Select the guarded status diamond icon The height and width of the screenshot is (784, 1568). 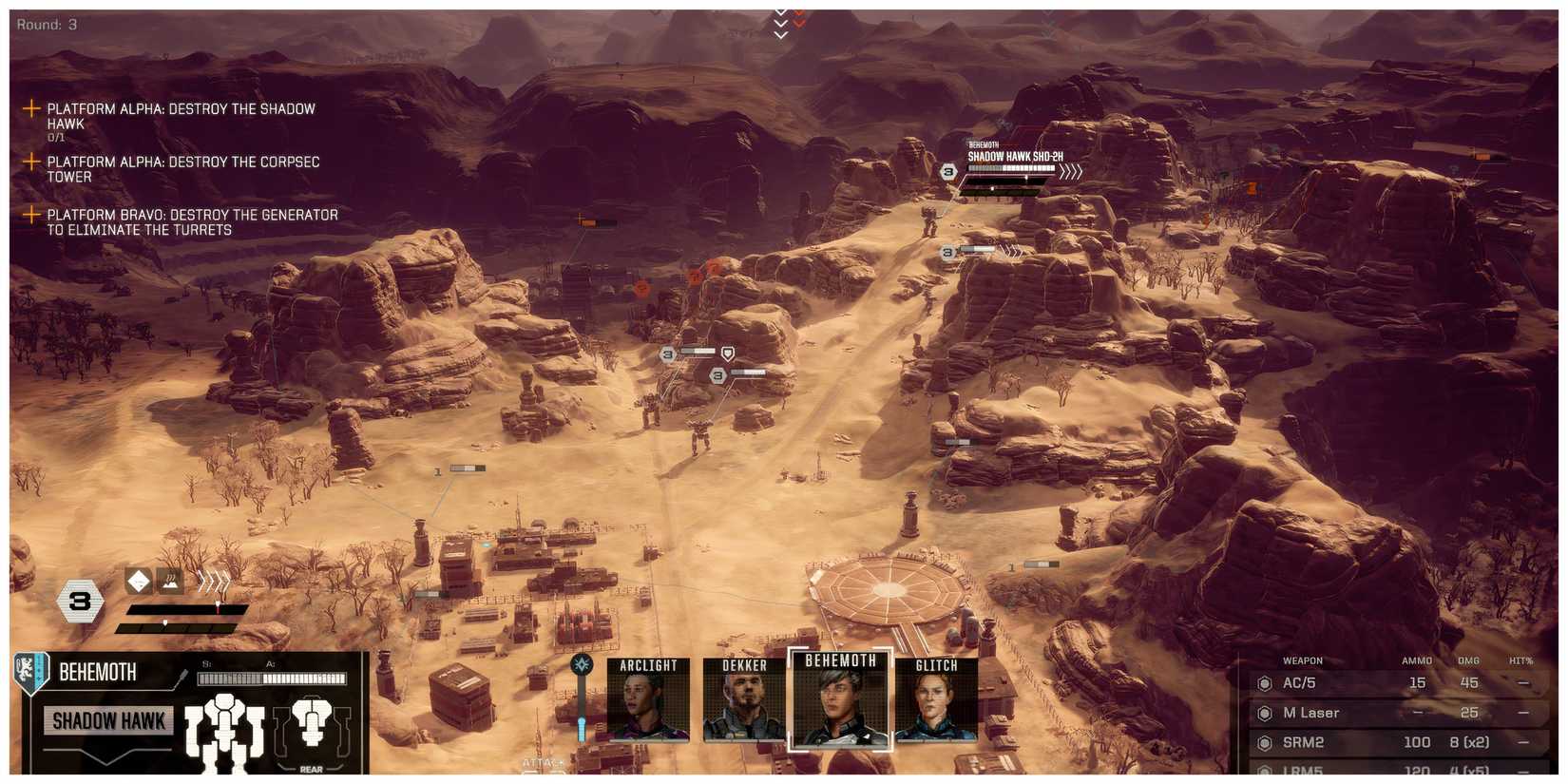point(138,581)
